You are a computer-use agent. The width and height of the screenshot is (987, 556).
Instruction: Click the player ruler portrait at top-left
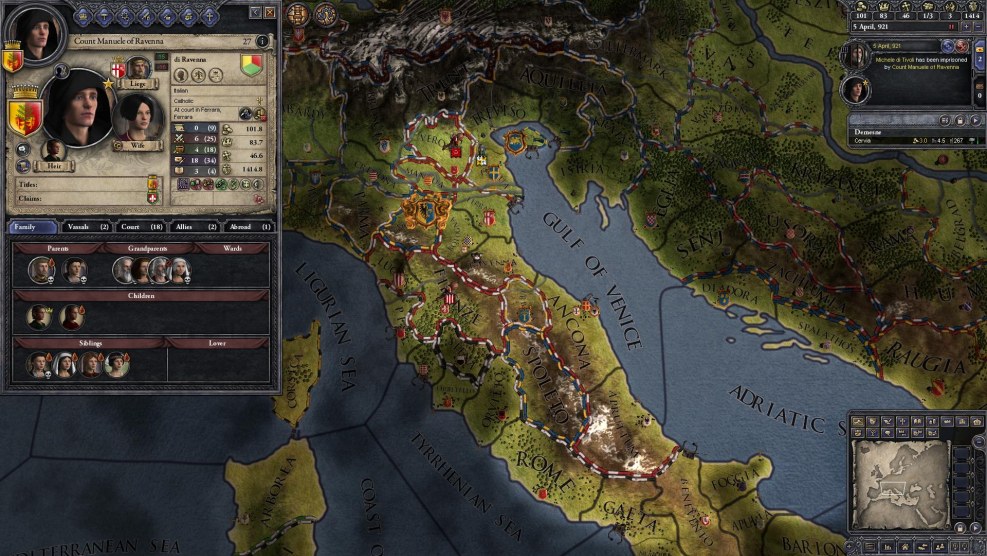pos(38,34)
